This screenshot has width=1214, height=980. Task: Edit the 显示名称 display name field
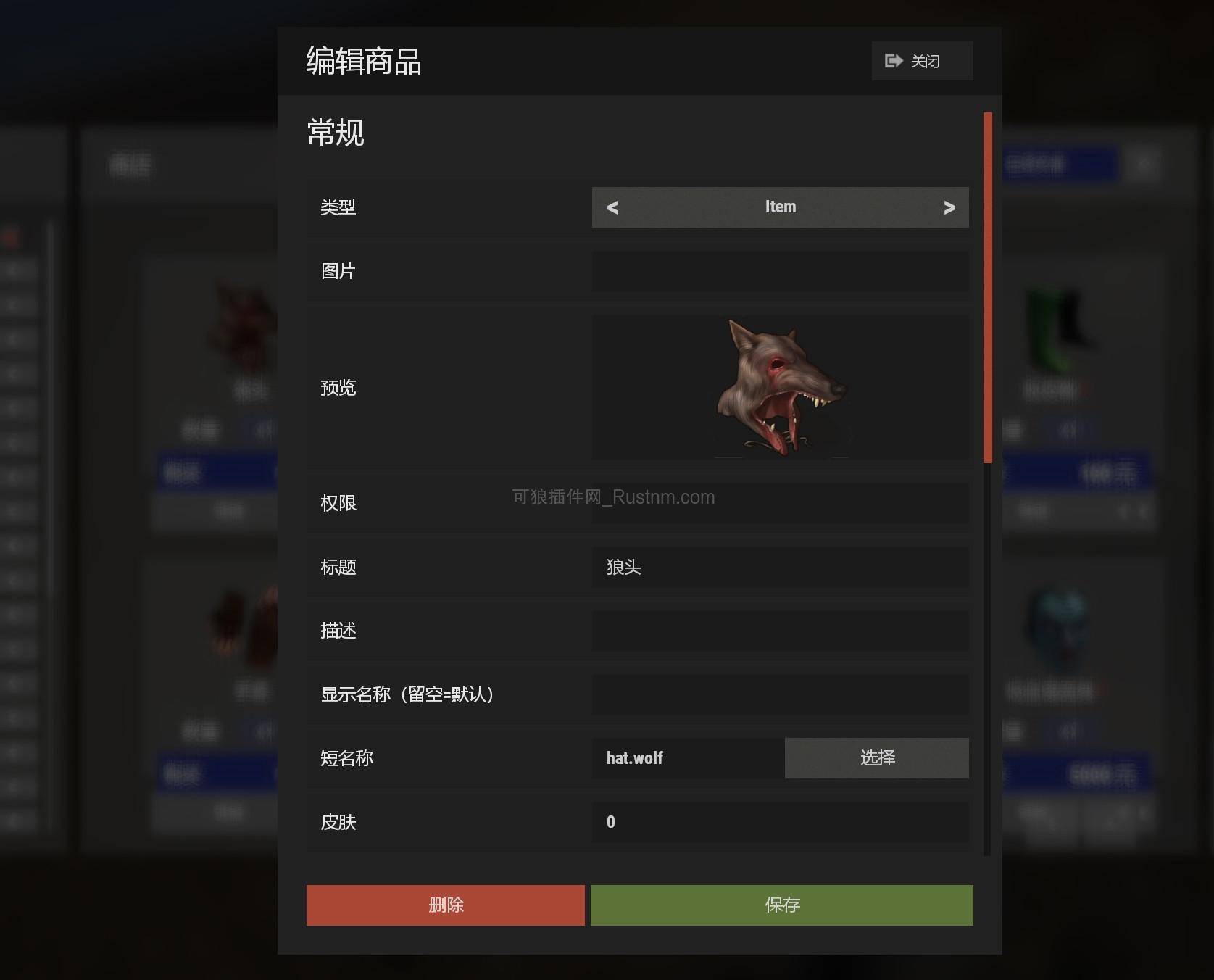[781, 695]
